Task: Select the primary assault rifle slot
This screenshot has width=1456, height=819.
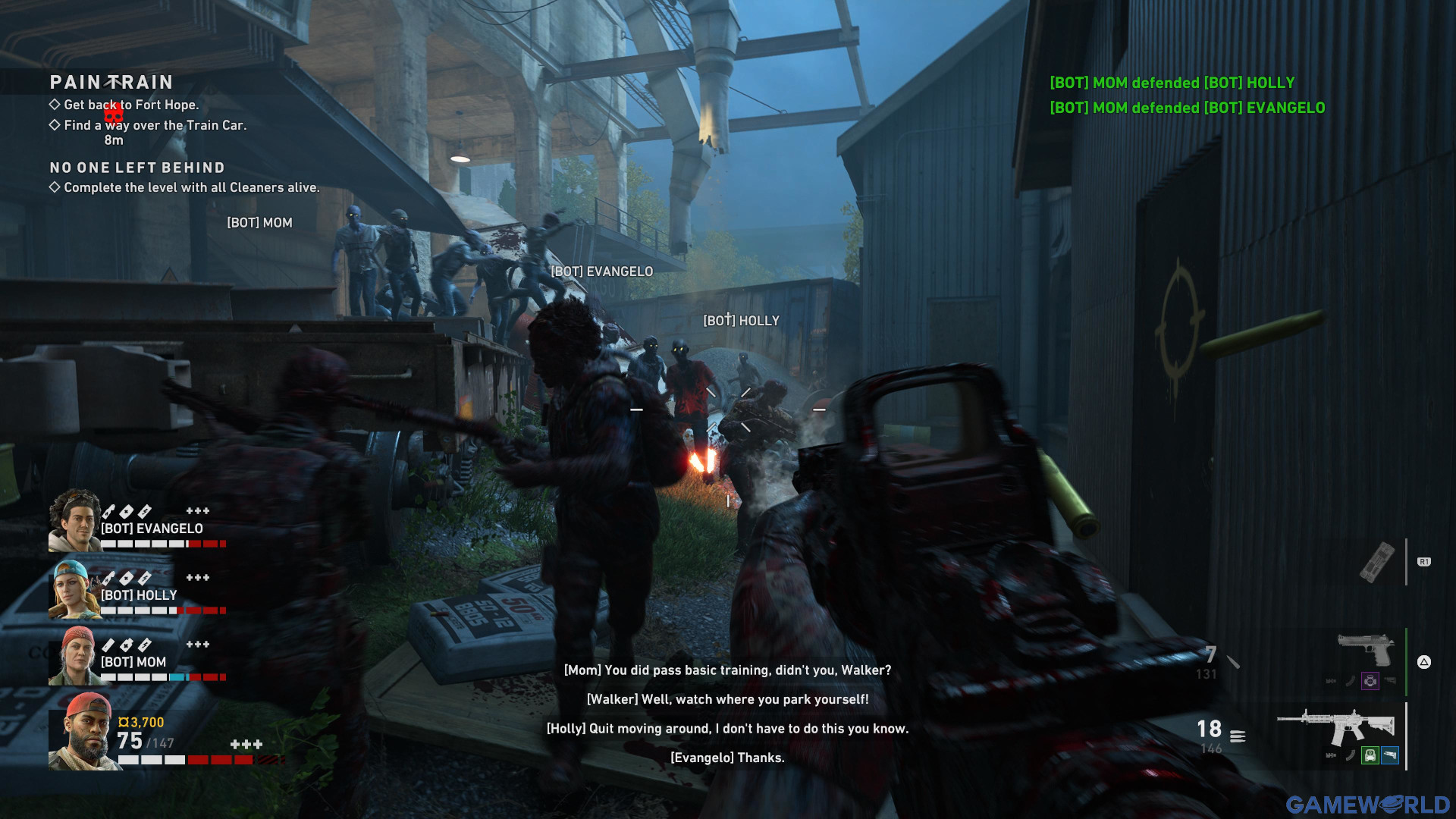Action: click(1336, 728)
